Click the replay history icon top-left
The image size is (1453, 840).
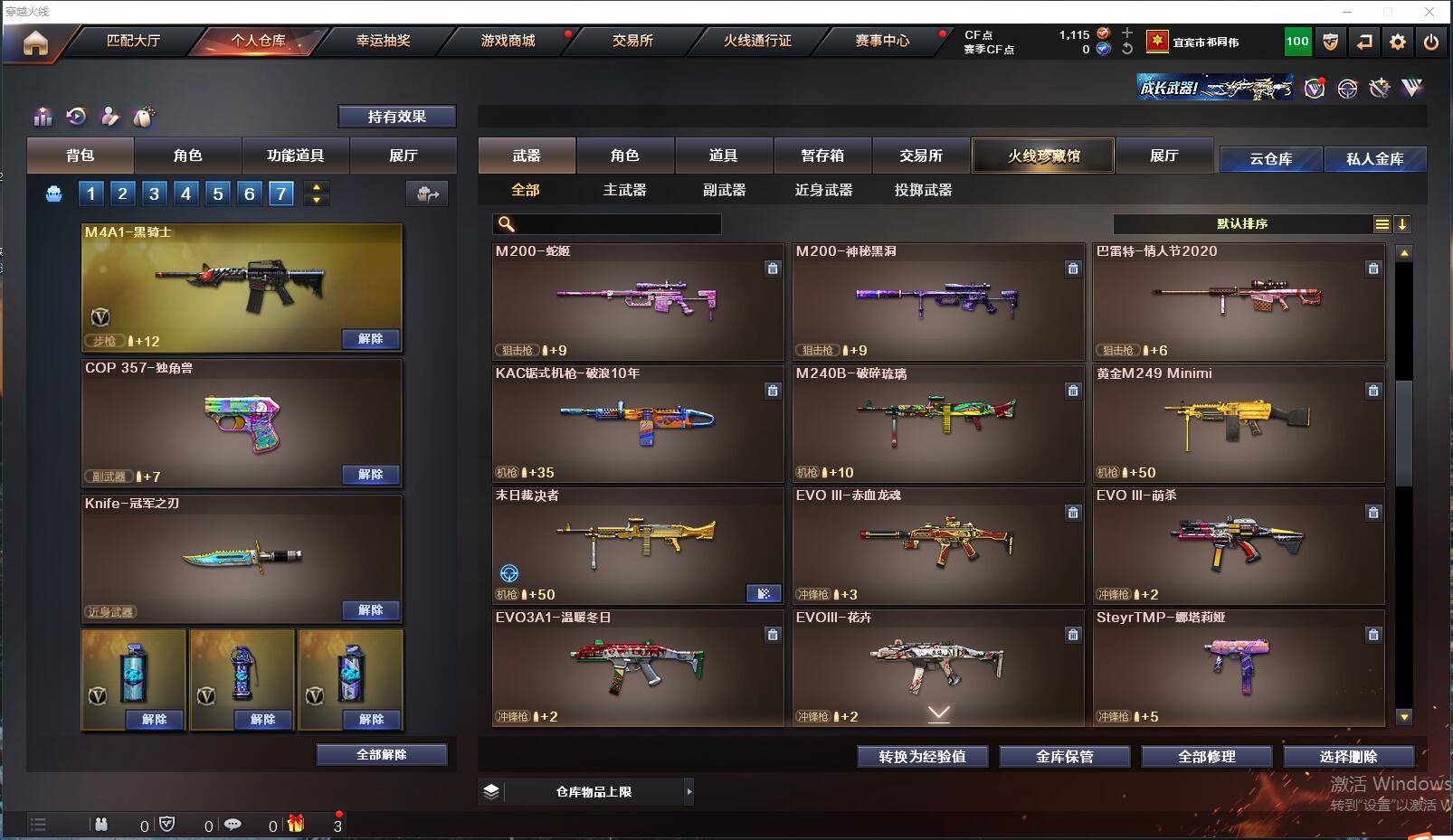point(76,117)
